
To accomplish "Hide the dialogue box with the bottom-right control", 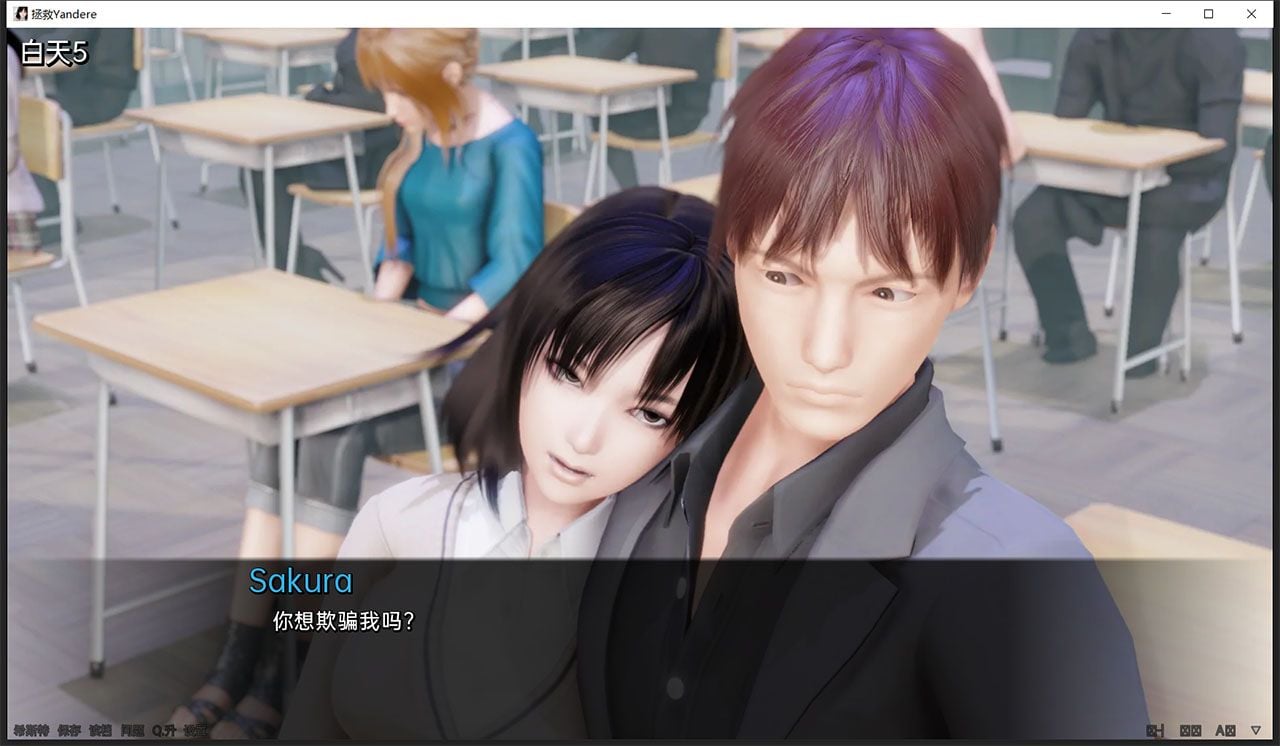I will [1155, 730].
